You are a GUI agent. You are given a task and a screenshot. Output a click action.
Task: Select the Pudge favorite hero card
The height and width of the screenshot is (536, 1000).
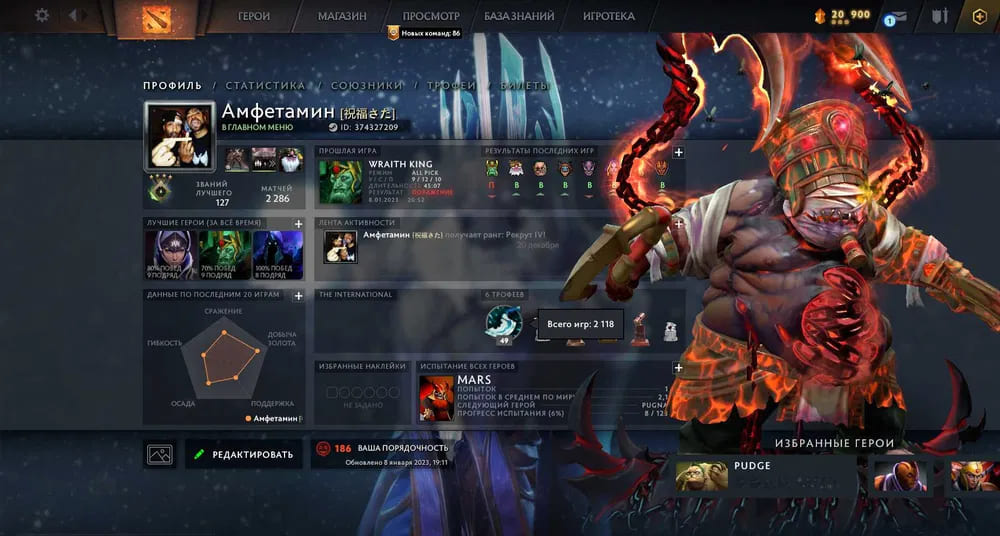(x=766, y=474)
